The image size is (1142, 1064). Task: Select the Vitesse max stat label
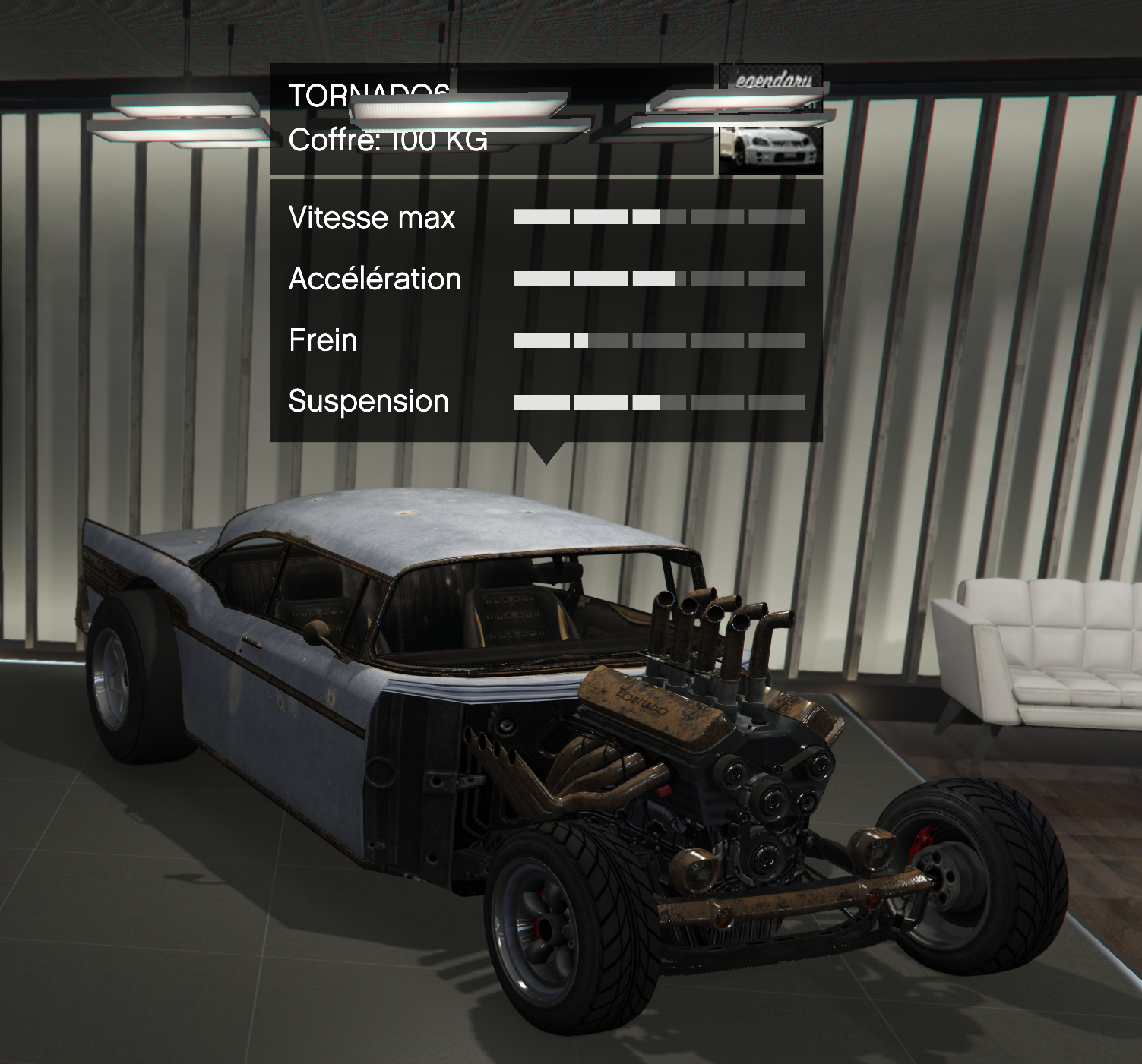click(372, 218)
